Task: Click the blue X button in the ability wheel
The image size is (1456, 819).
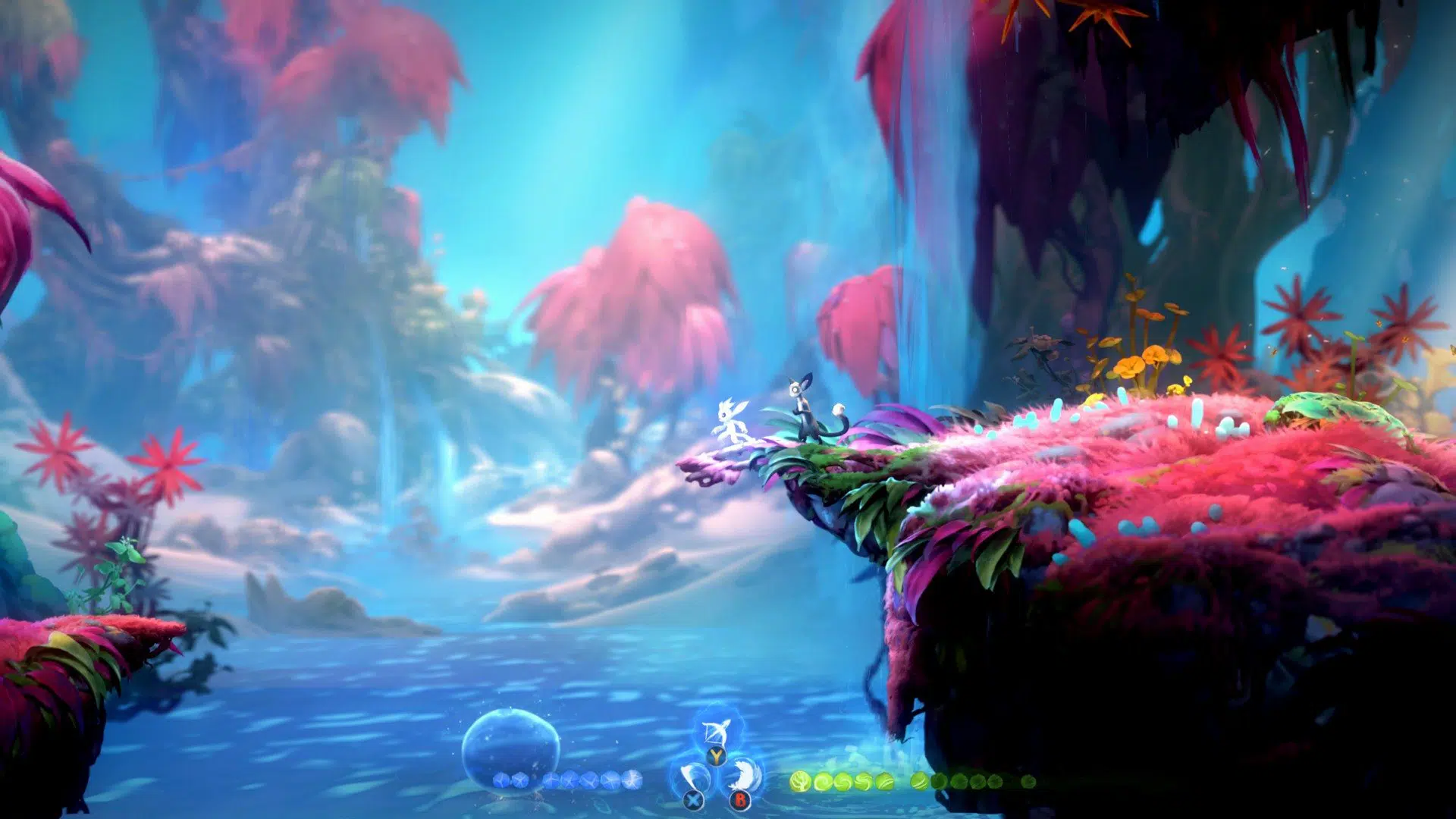Action: tap(692, 799)
